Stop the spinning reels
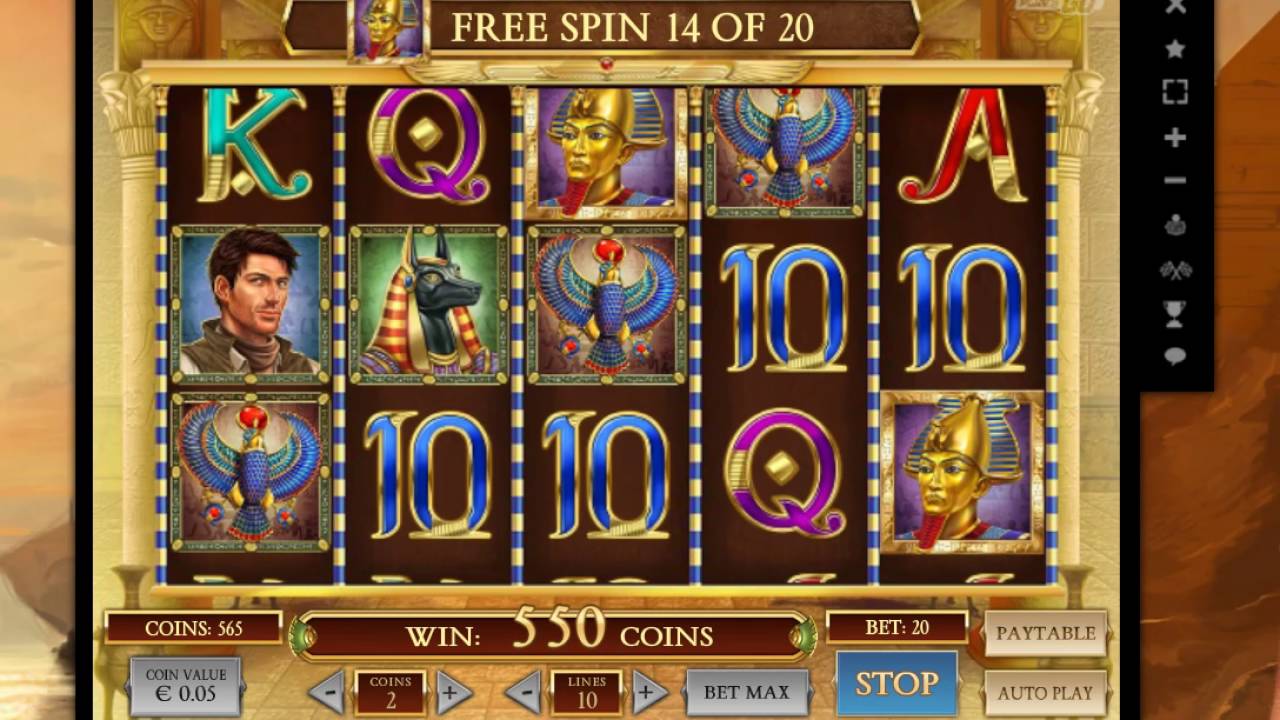The image size is (1280, 720). [x=896, y=683]
